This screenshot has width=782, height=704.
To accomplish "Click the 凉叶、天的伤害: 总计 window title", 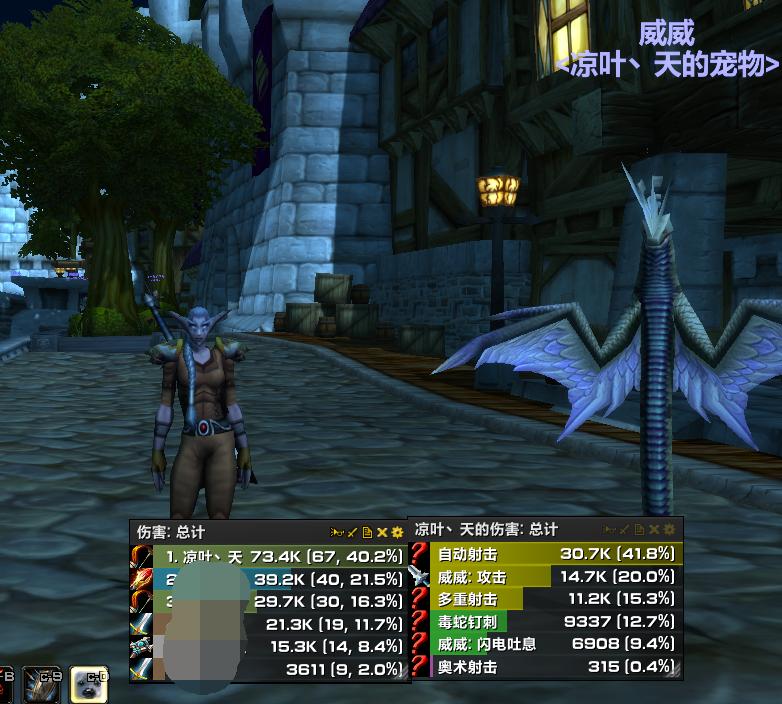I will [x=487, y=529].
